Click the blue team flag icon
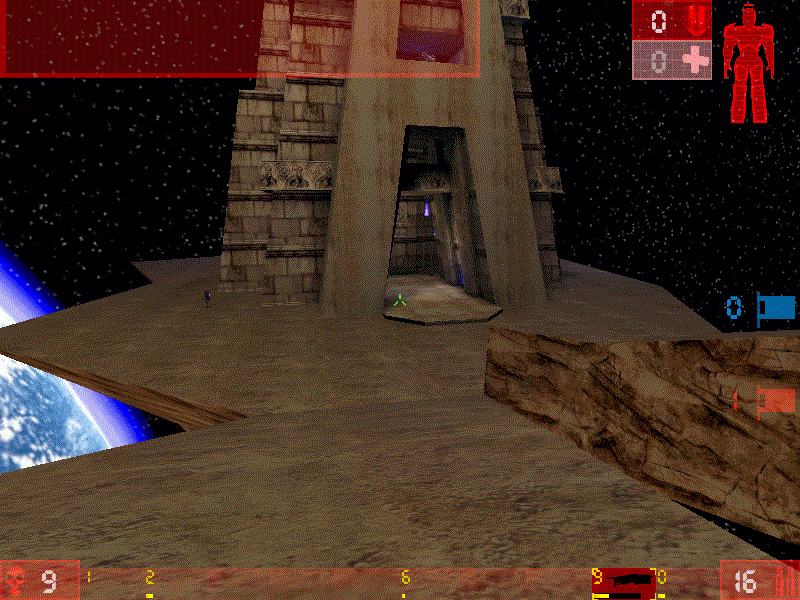 coord(776,308)
